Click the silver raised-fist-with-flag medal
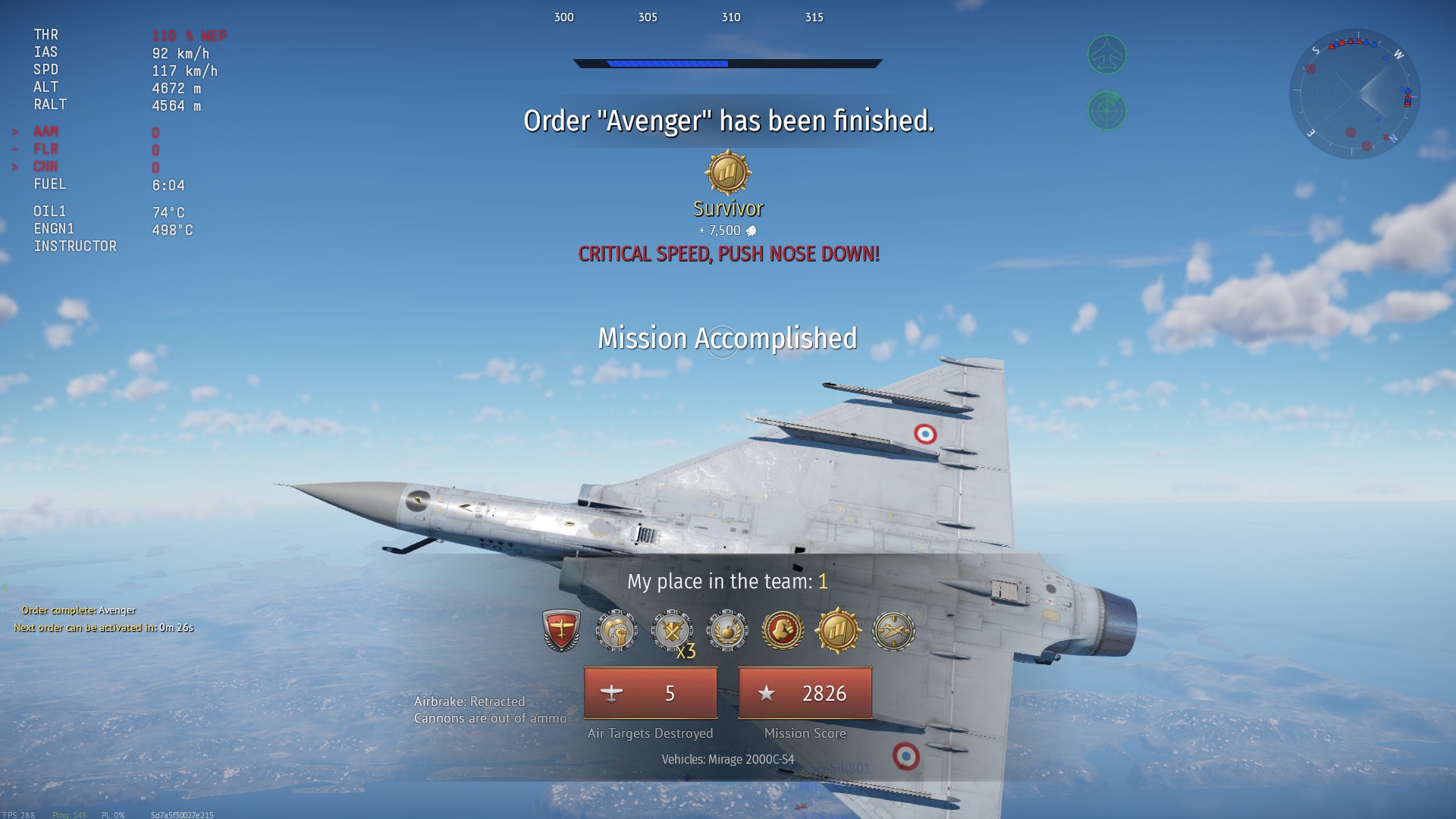The width and height of the screenshot is (1456, 819). click(x=617, y=630)
